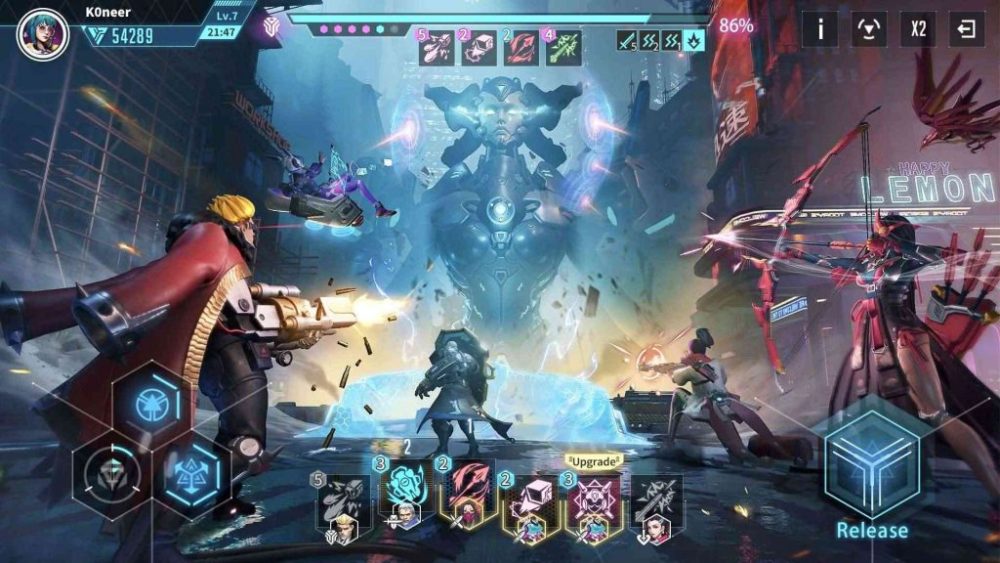
Task: Inspect the highlighted downward-arrow status icon
Action: click(x=694, y=41)
